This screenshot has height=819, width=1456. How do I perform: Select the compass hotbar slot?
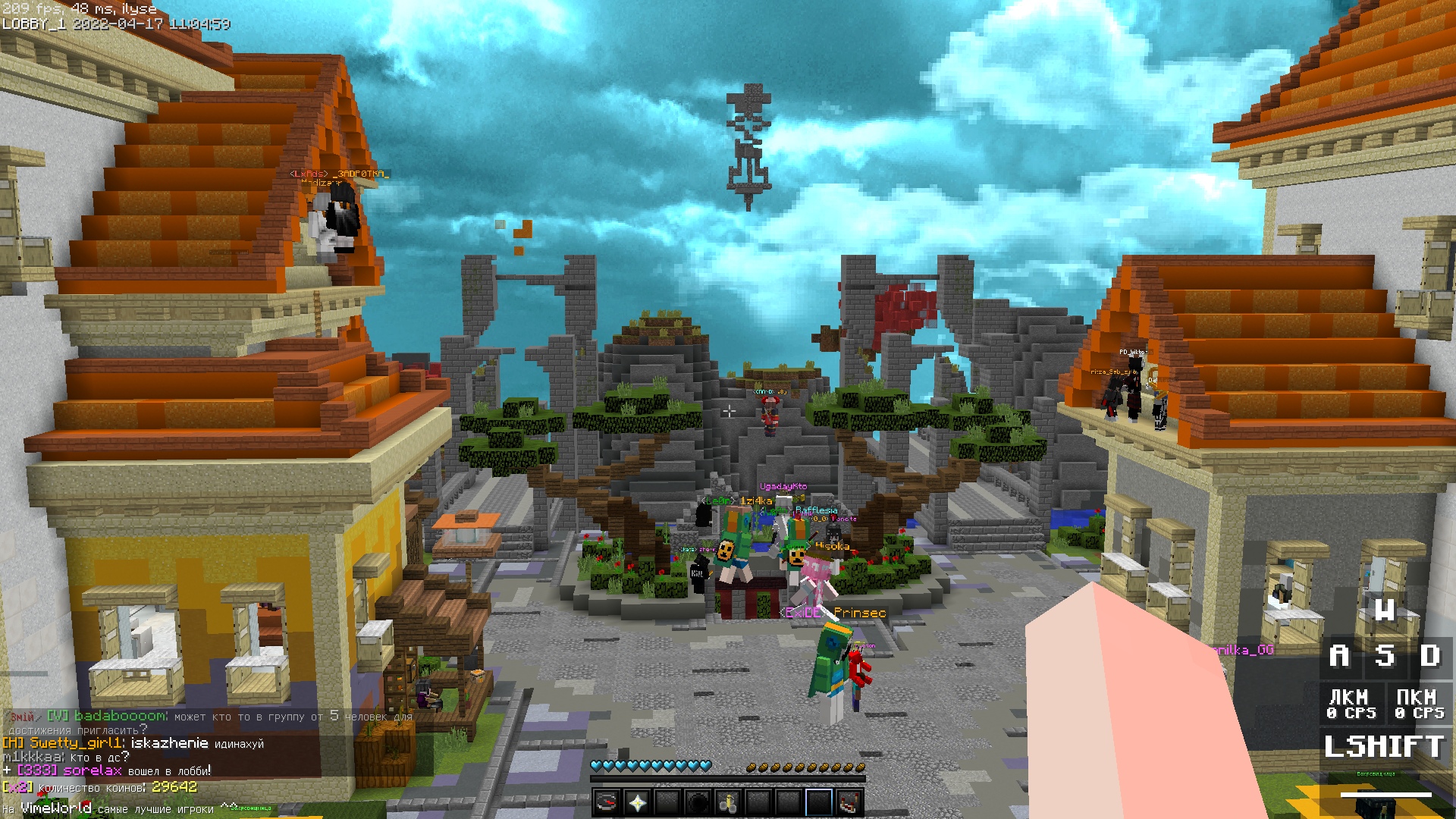tap(607, 802)
